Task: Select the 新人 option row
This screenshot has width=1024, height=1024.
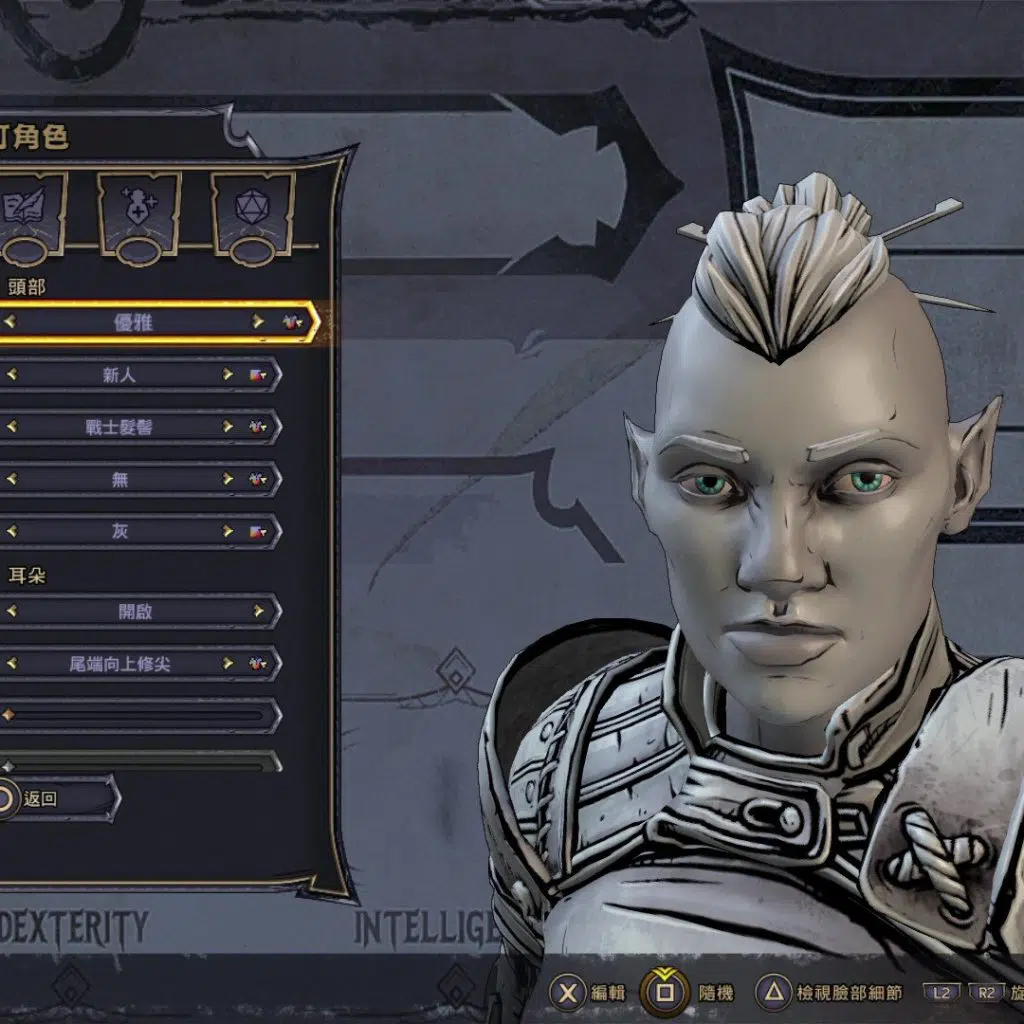Action: point(120,375)
